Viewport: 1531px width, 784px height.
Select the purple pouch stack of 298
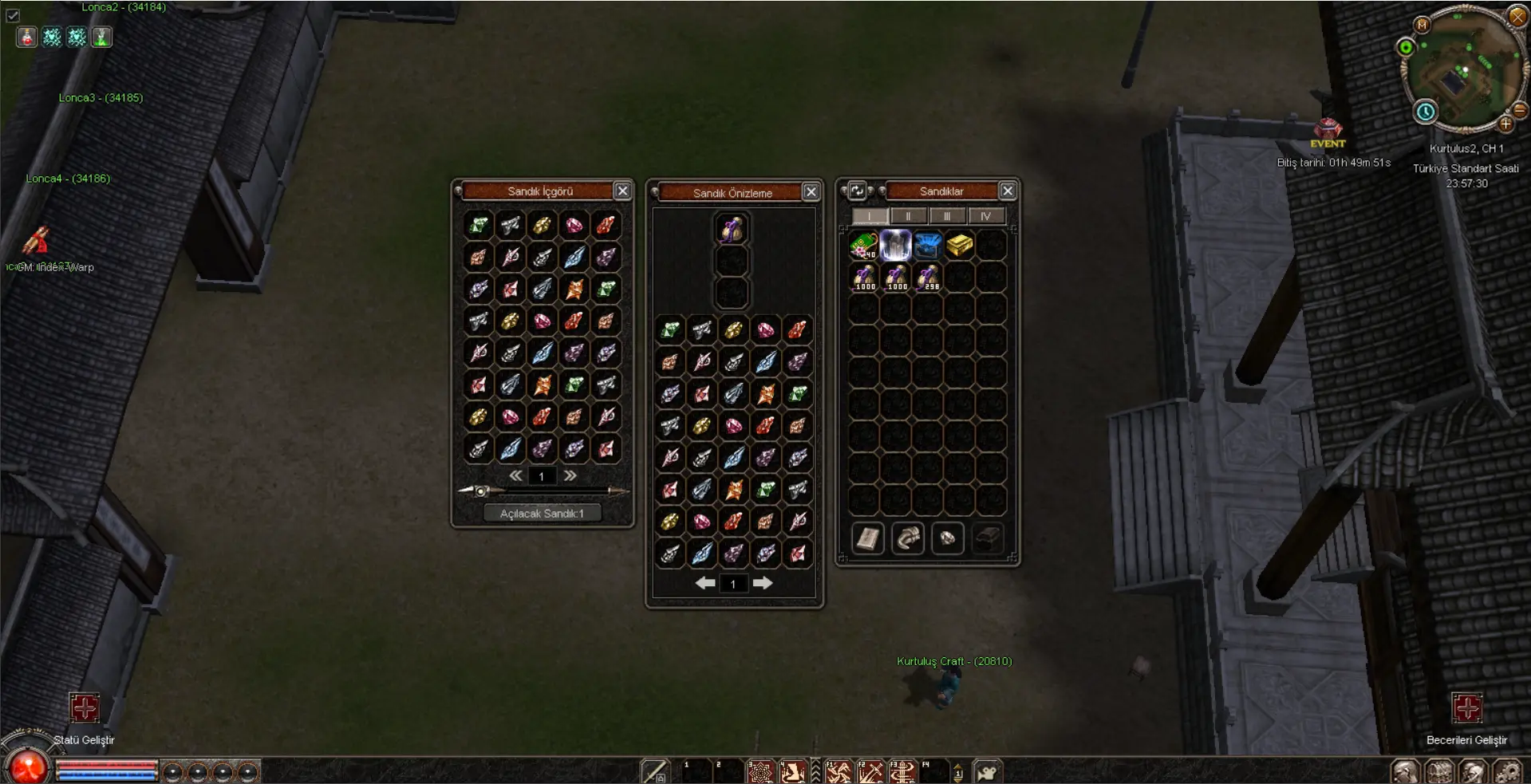click(928, 278)
